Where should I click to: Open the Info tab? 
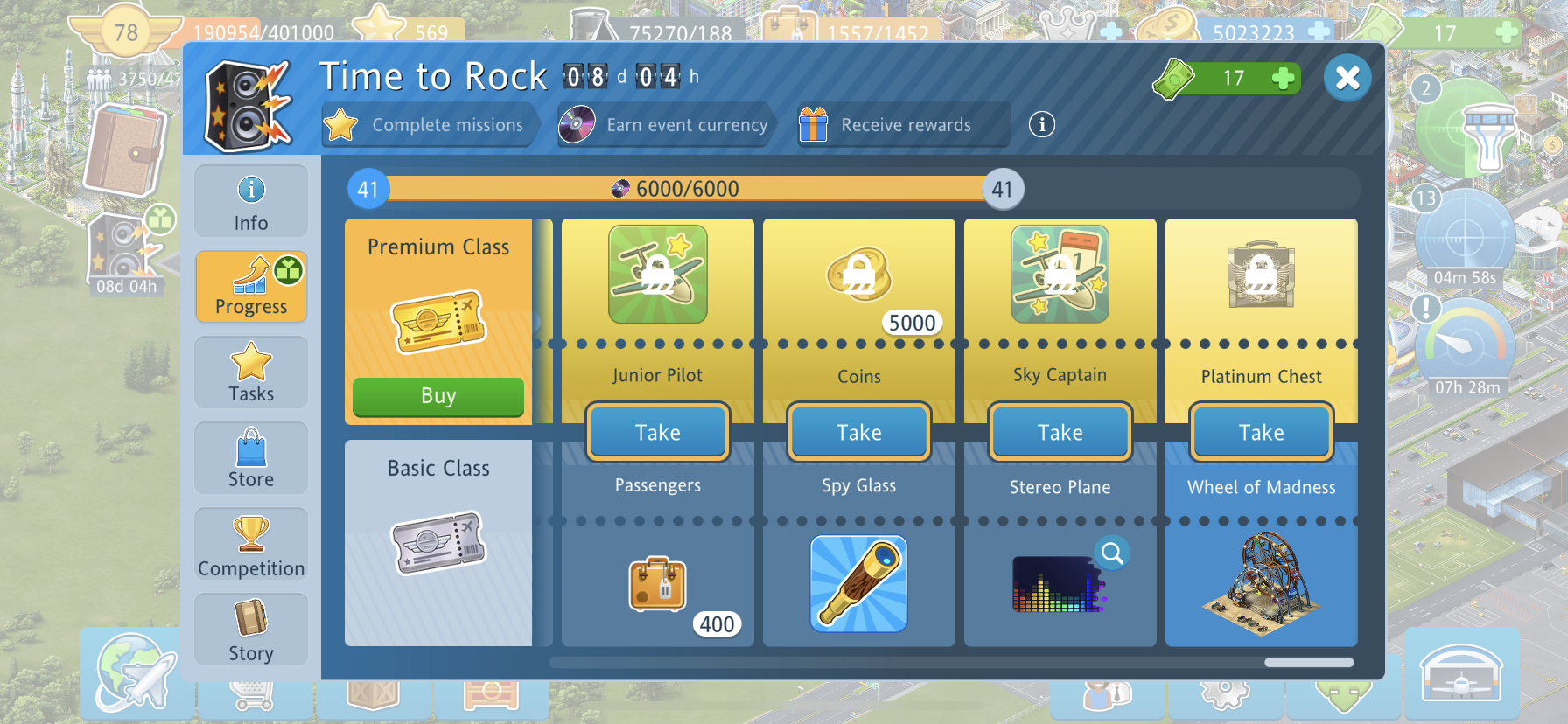251,202
